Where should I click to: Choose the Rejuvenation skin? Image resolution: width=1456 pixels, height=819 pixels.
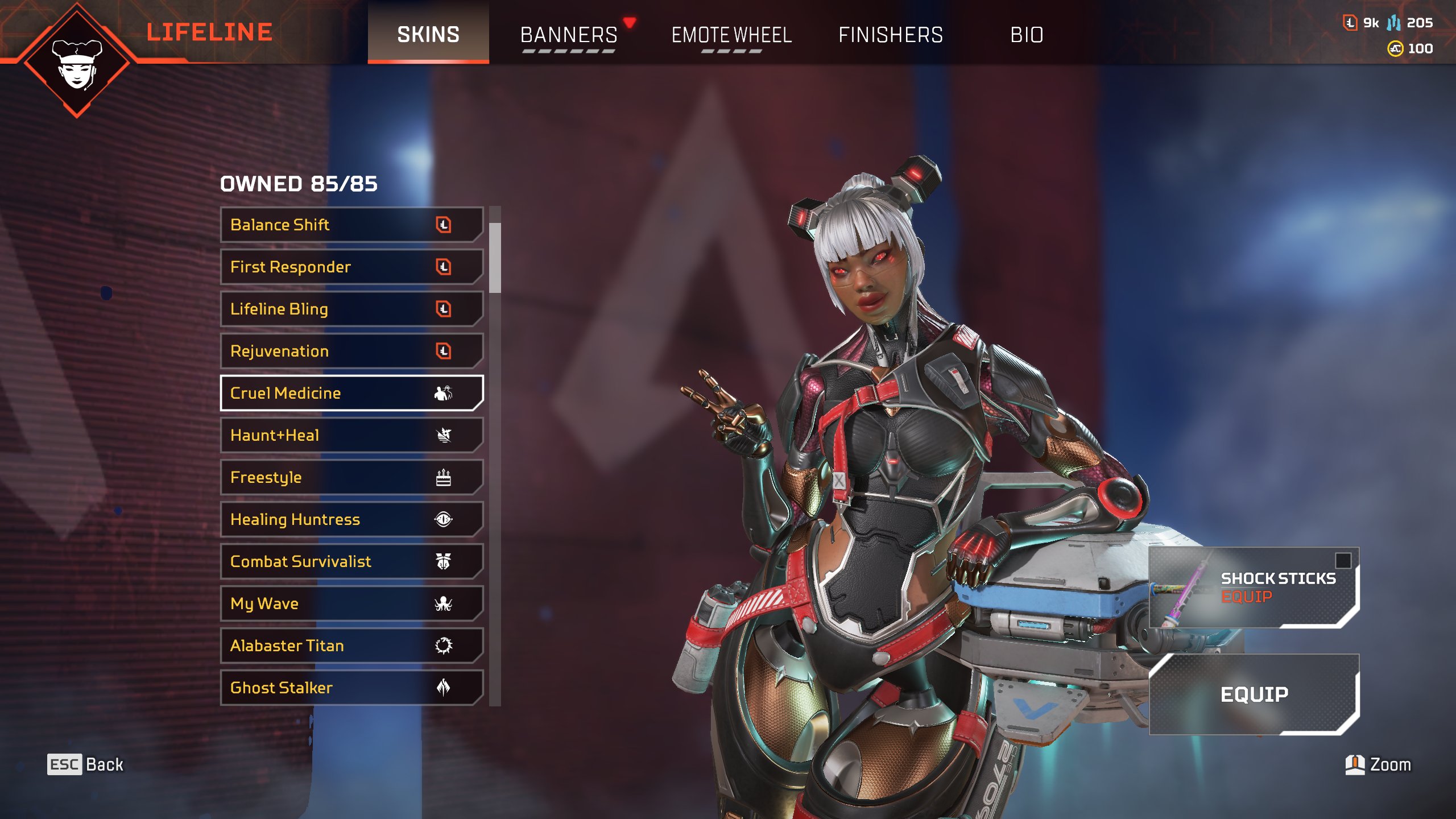pos(351,351)
